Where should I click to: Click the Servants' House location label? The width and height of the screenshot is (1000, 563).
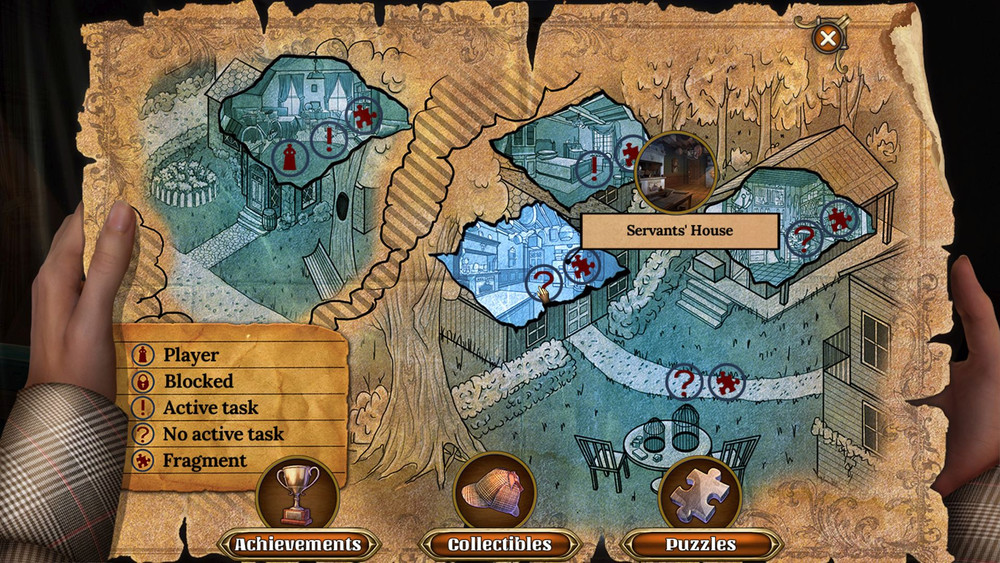680,231
